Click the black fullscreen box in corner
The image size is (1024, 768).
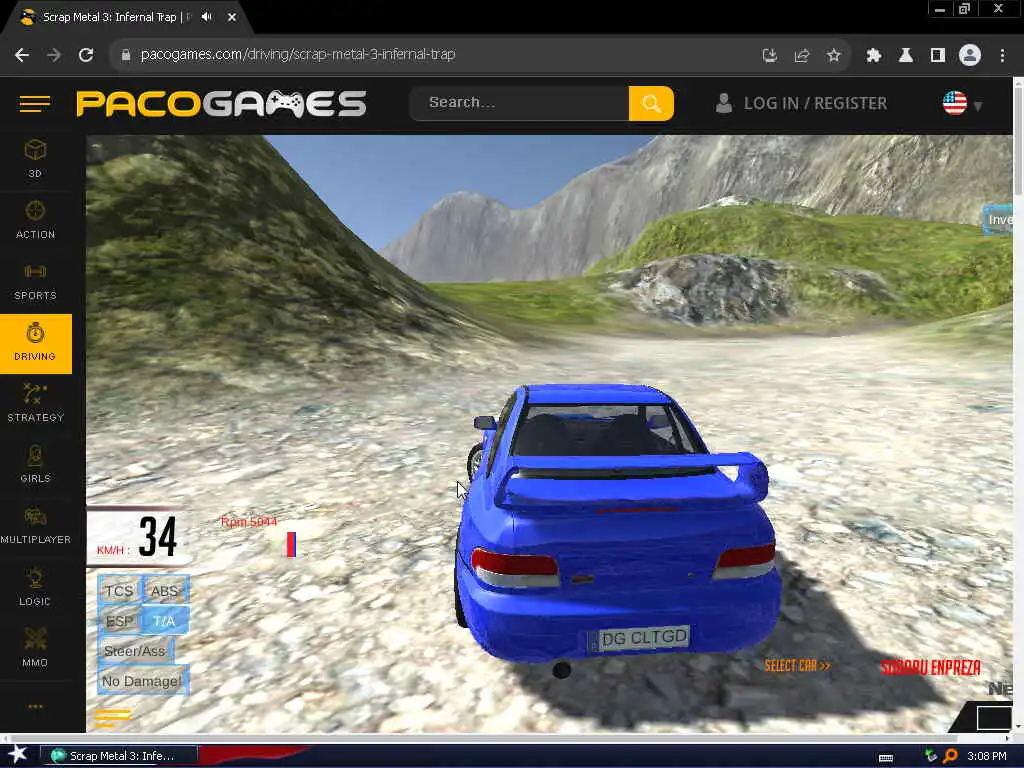994,717
